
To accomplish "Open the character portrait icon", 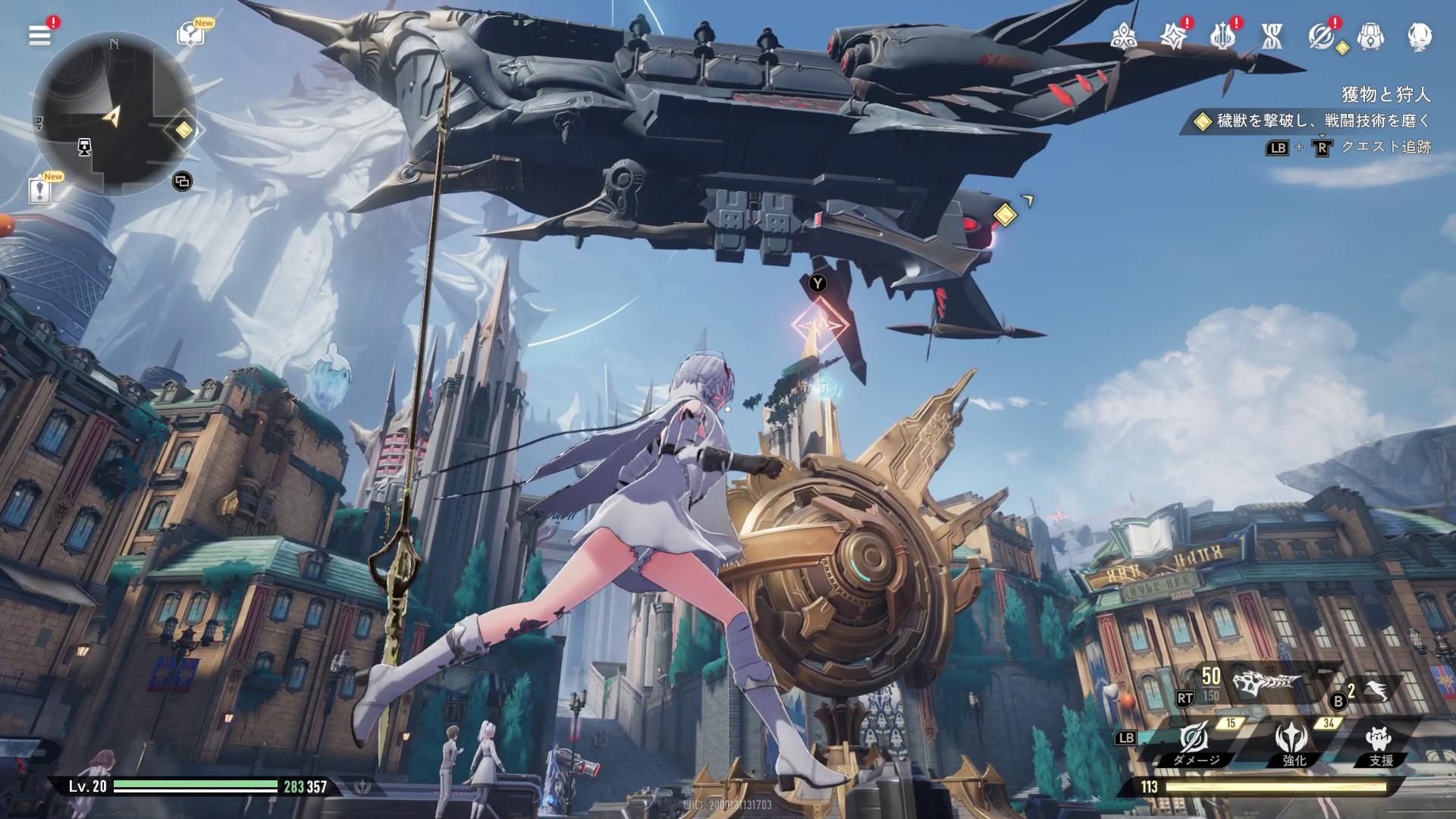I will point(1420,36).
